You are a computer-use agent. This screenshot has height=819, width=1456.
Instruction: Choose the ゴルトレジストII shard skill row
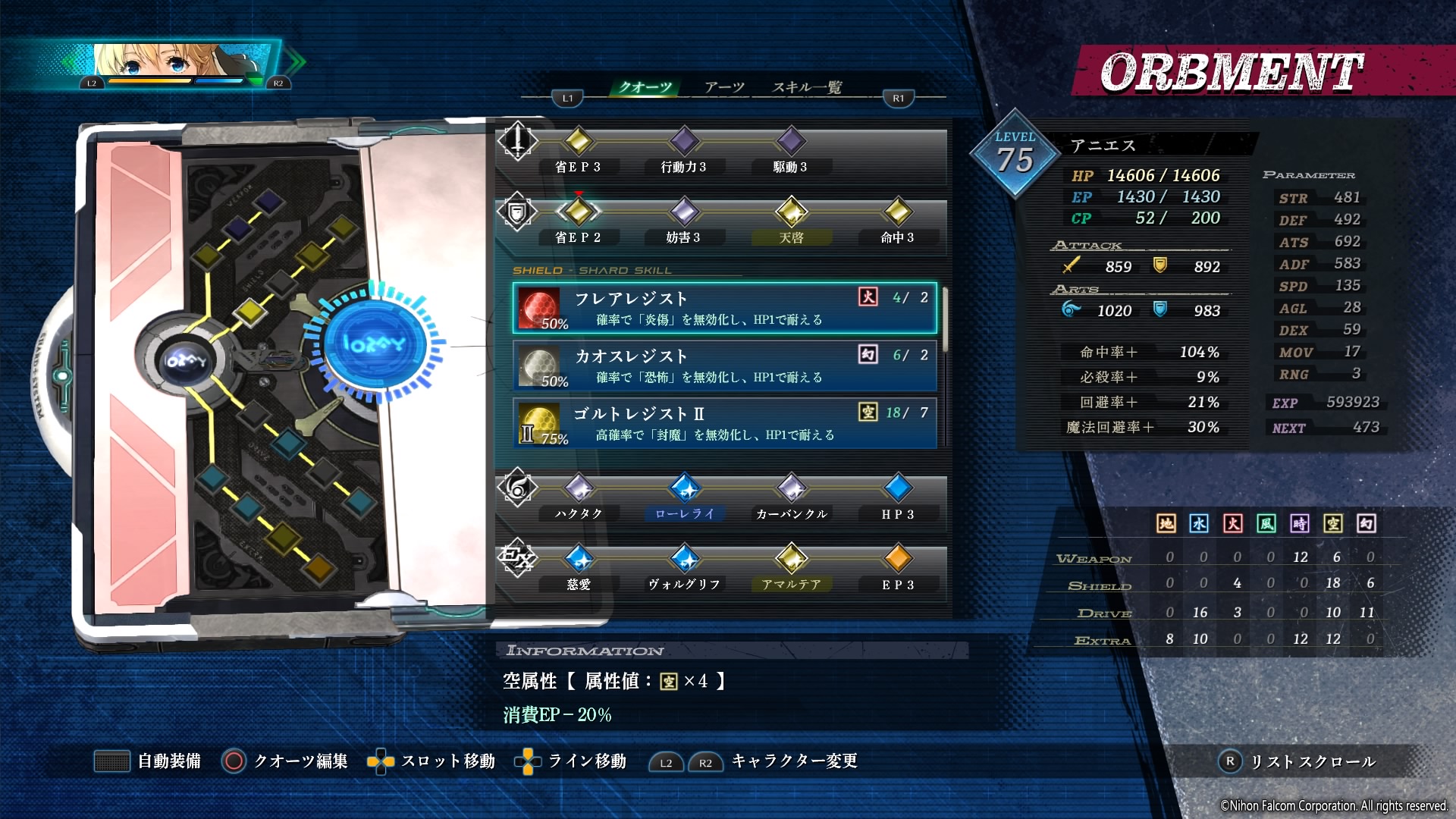[x=725, y=423]
